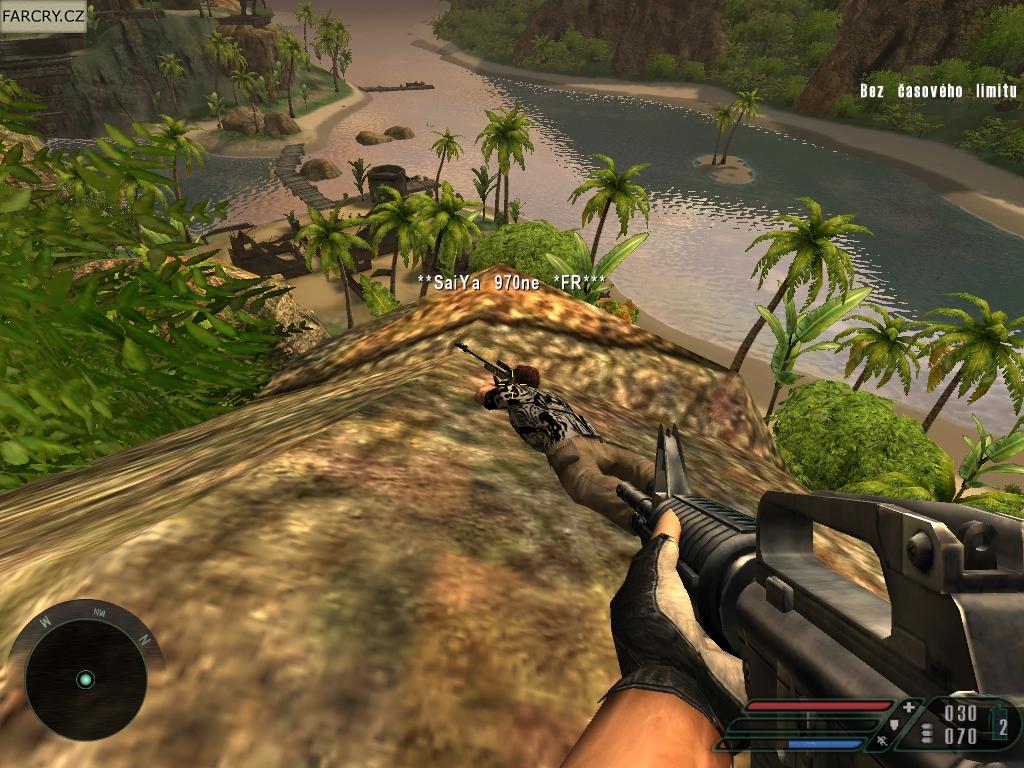Select the grenade icon showing 2
This screenshot has width=1024, height=768.
pos(1002,723)
